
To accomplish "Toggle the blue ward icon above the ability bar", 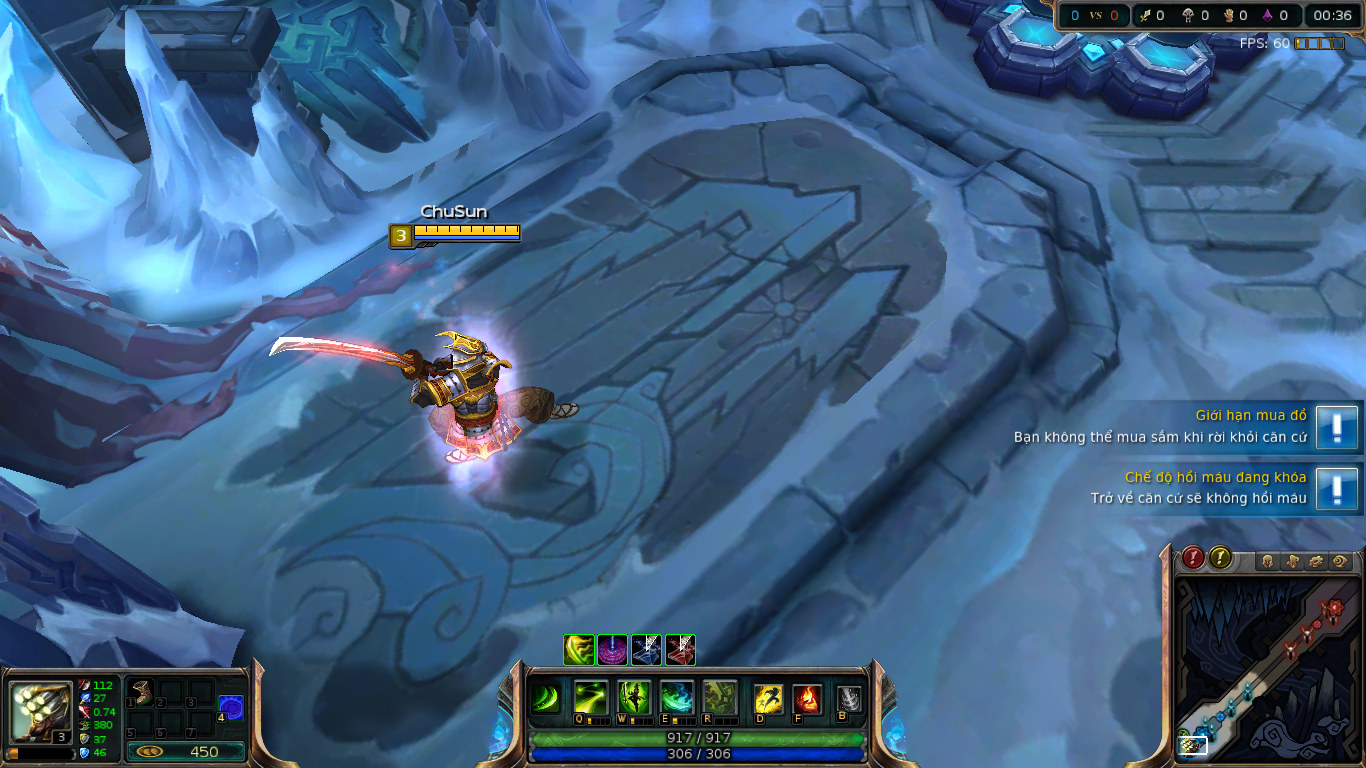I will click(x=648, y=650).
